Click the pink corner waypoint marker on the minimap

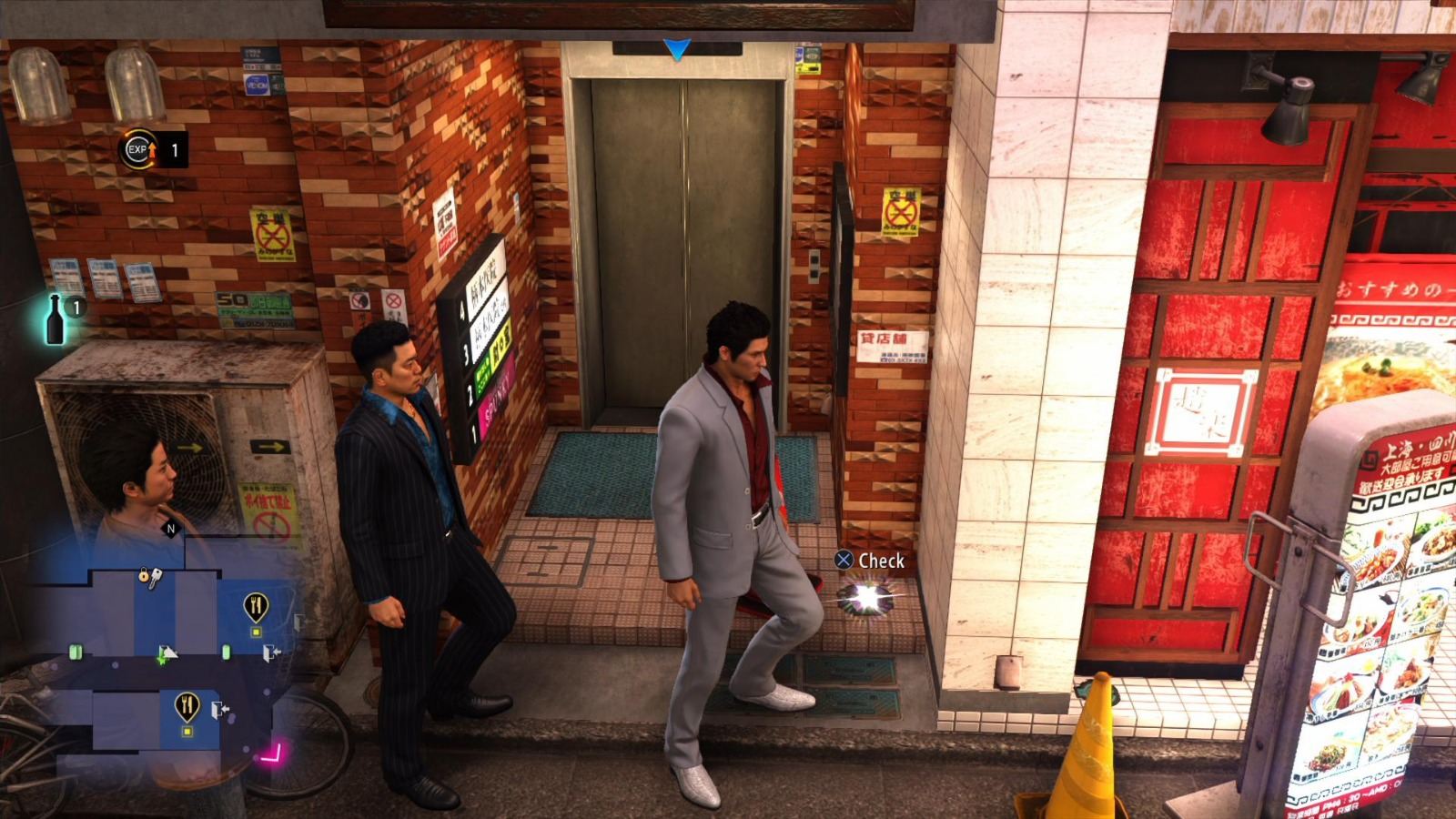tap(274, 753)
